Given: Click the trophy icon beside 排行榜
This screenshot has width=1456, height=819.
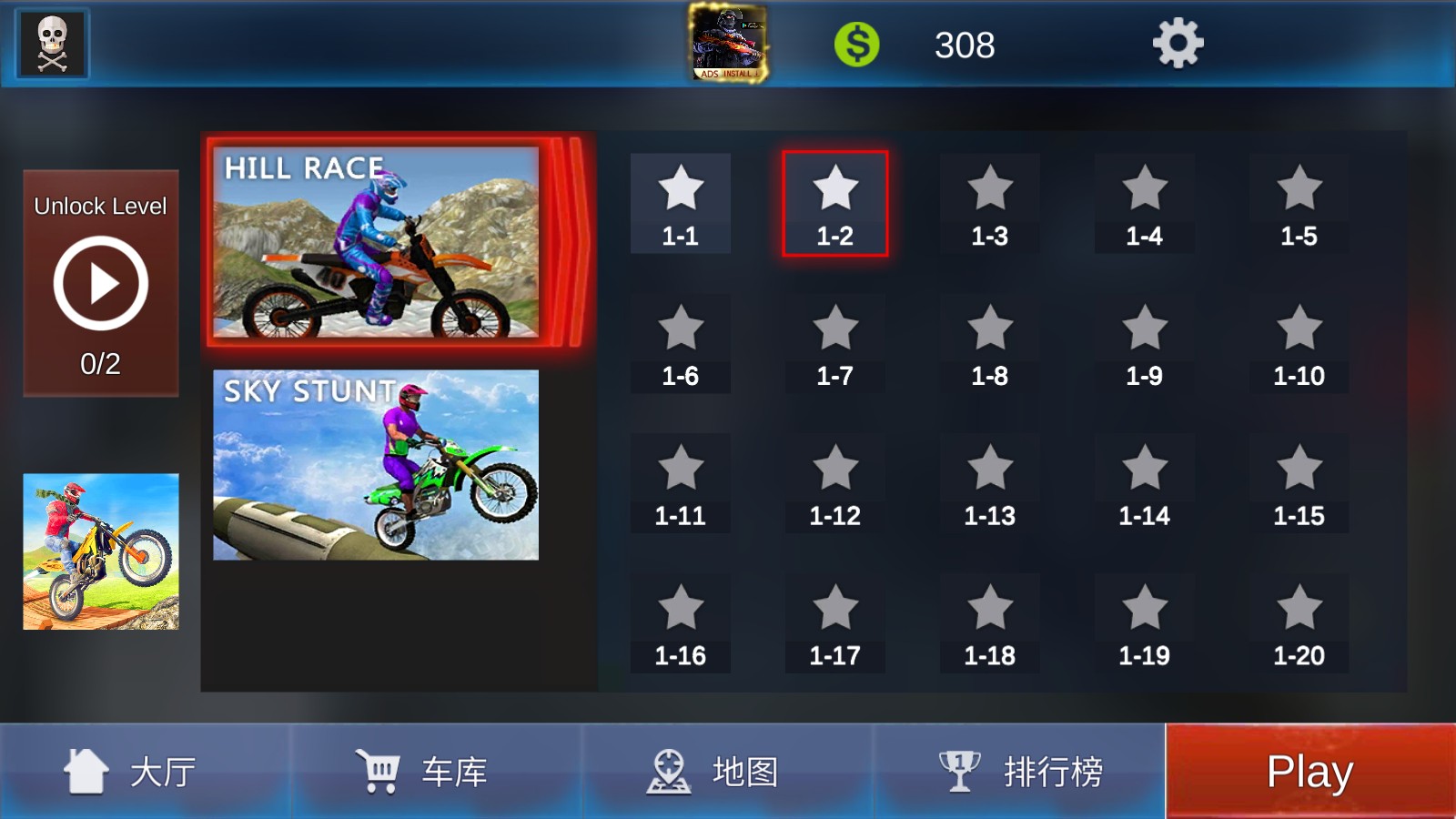Looking at the screenshot, I should (x=960, y=770).
